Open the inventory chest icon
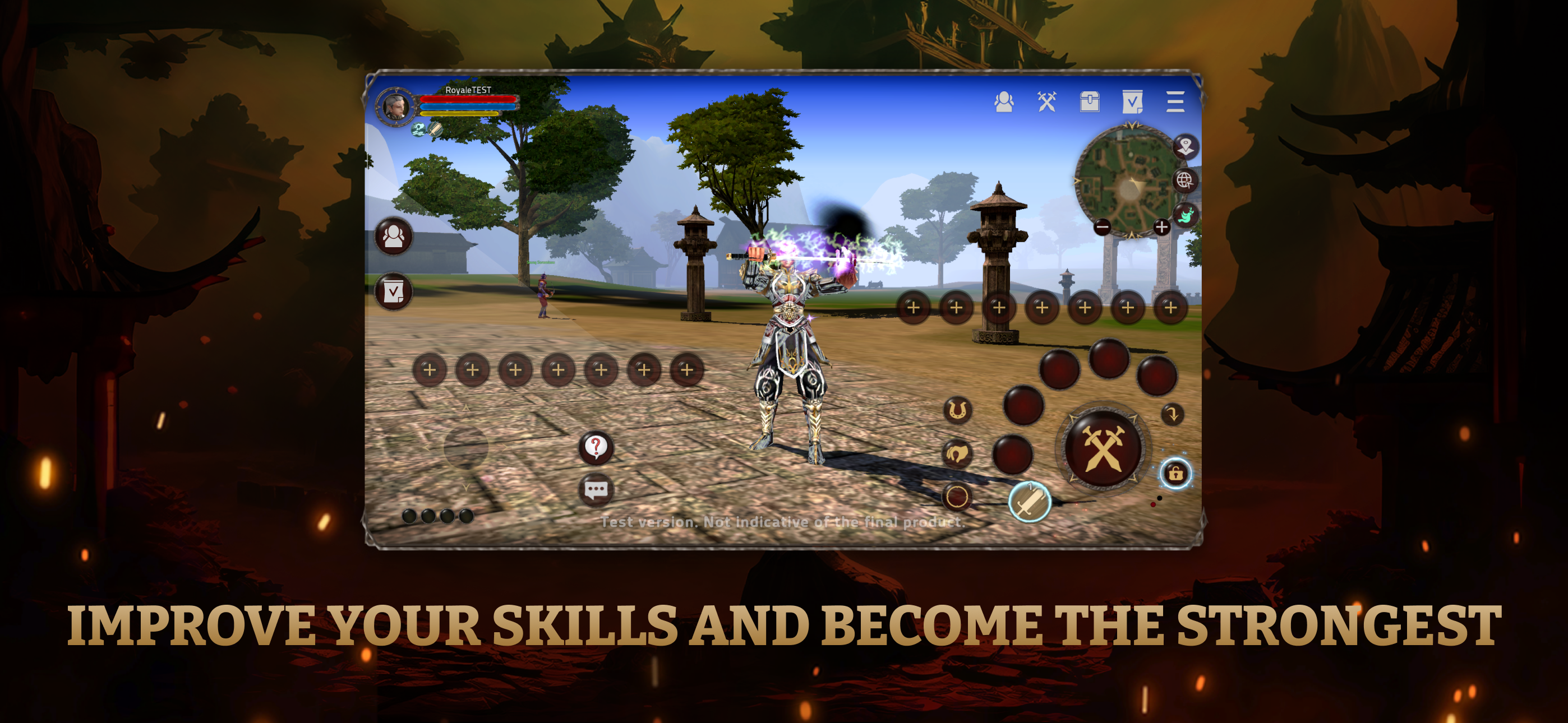Screen dimensions: 1568x723 1091,102
